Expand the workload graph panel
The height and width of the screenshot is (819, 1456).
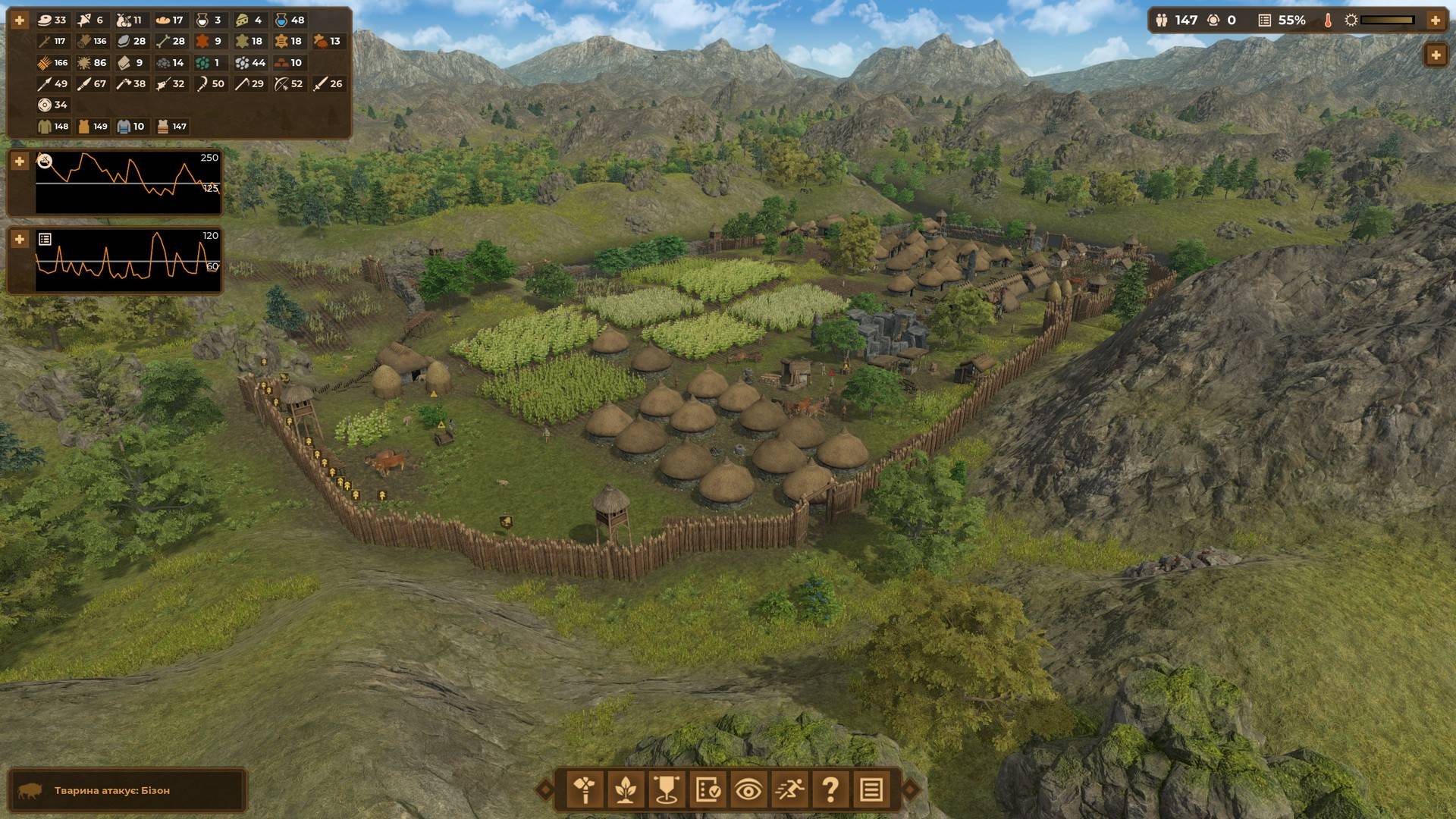tap(20, 240)
